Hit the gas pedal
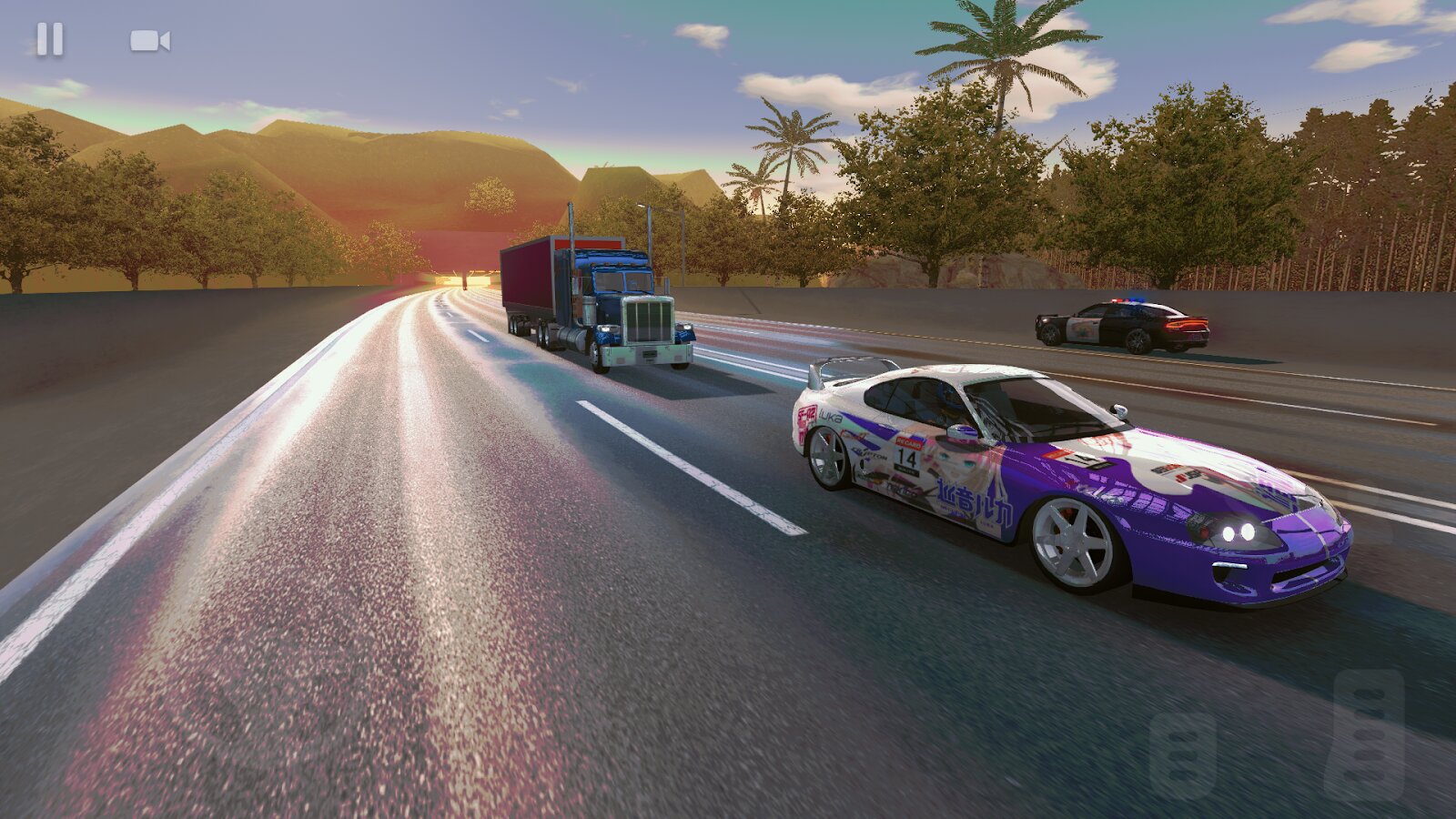Image resolution: width=1456 pixels, height=819 pixels. pos(1363,734)
